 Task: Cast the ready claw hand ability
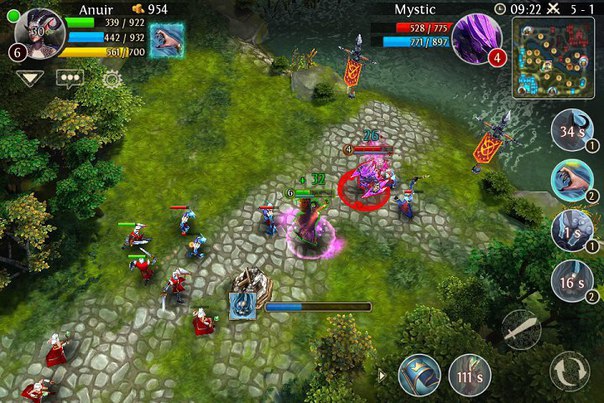[x=573, y=180]
